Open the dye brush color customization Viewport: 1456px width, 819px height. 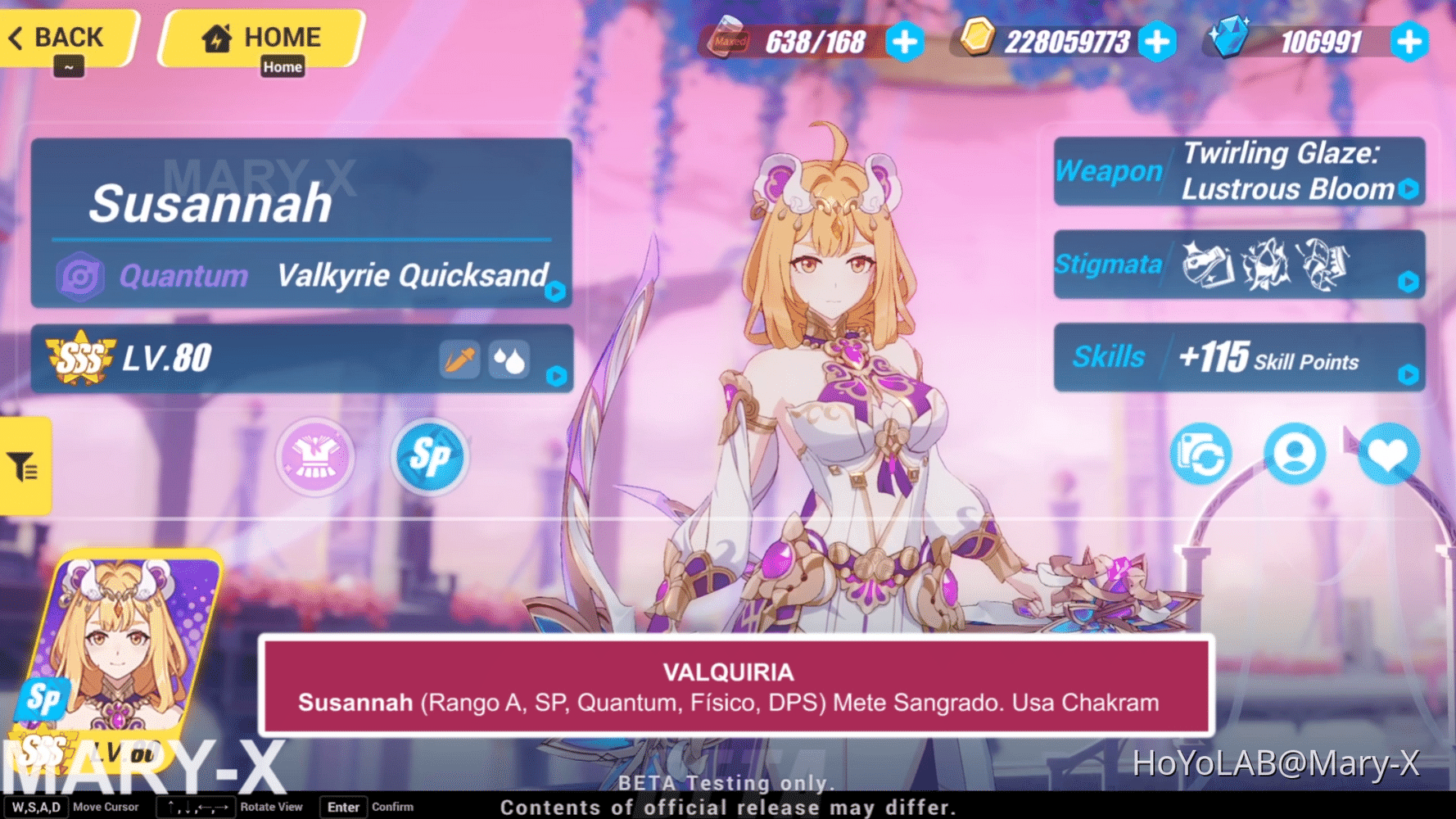click(459, 359)
